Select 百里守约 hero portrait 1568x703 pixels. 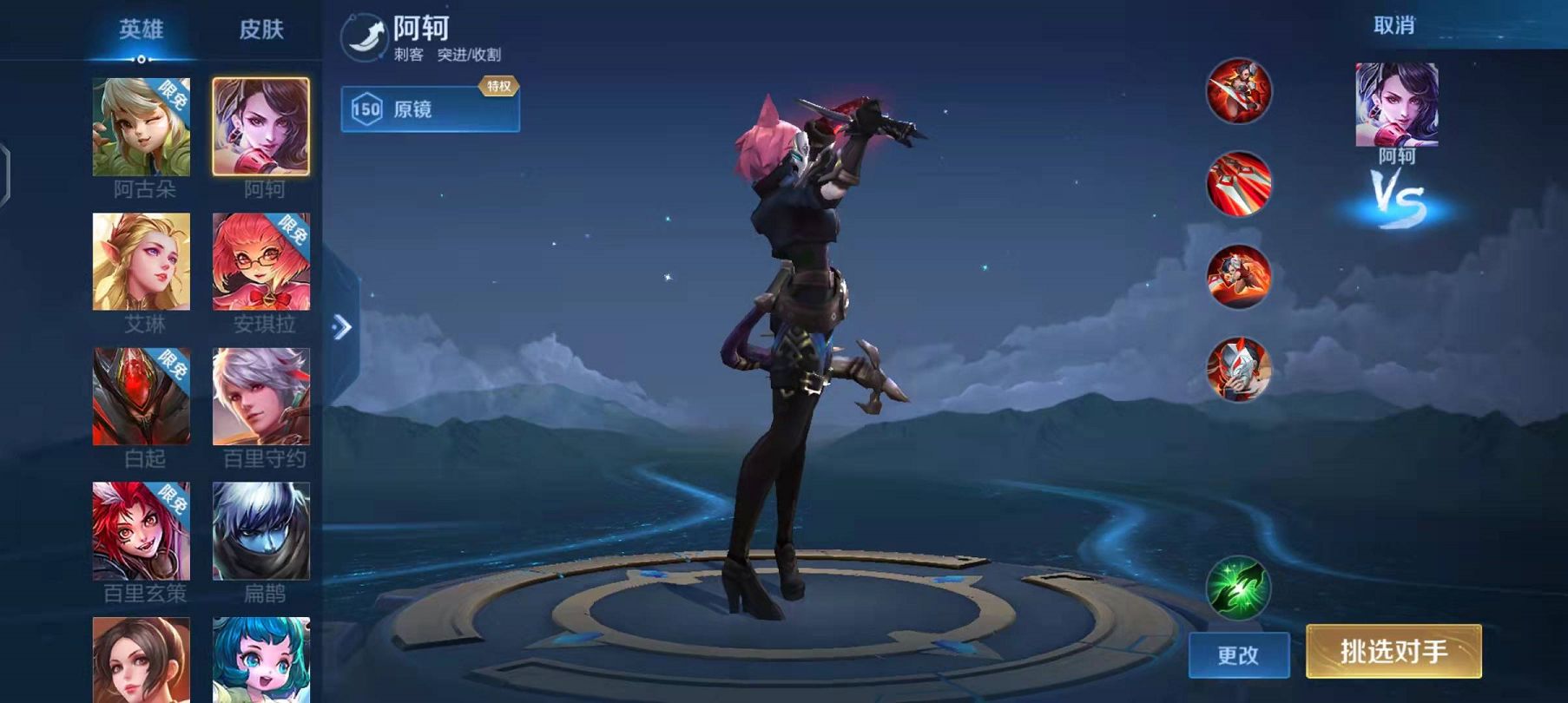pyautogui.click(x=261, y=397)
